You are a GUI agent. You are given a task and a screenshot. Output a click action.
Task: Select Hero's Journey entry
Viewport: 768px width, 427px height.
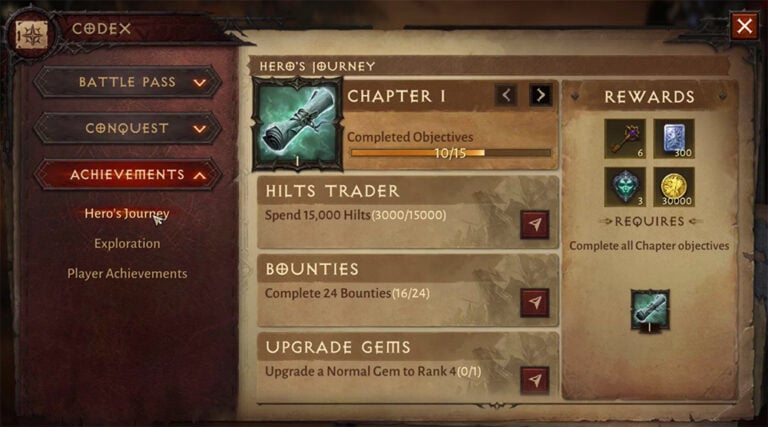[x=126, y=213]
